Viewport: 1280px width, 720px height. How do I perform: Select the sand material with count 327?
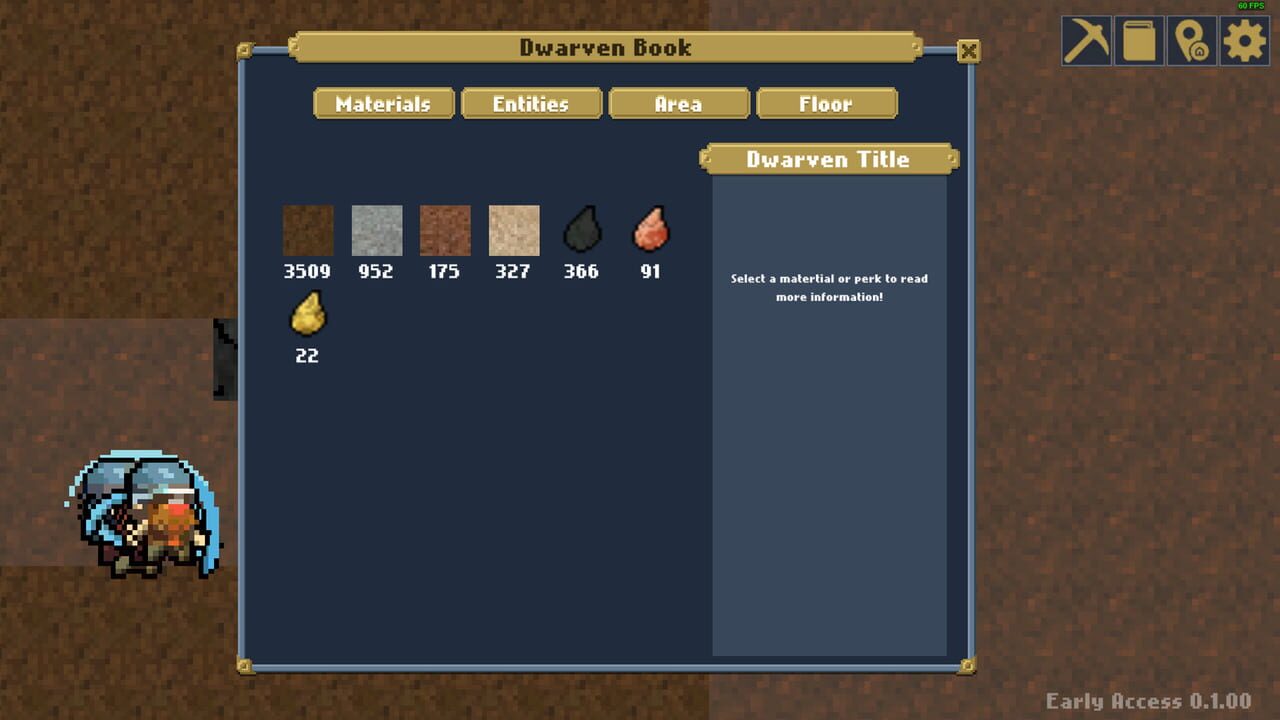[513, 228]
